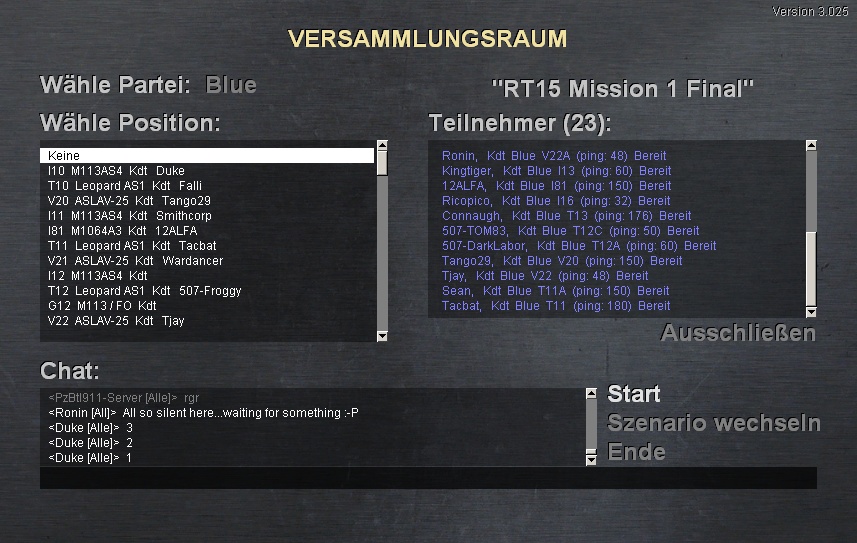Click the position list's down scroll arrow
The width and height of the screenshot is (857, 543).
381,336
